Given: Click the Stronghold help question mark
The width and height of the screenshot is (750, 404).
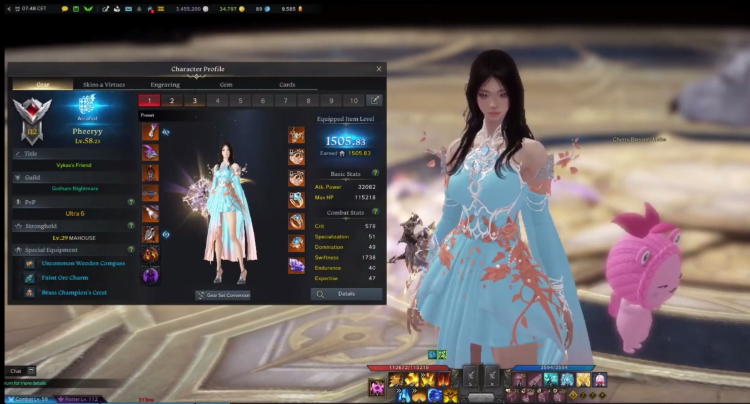Looking at the screenshot, I should pos(131,227).
